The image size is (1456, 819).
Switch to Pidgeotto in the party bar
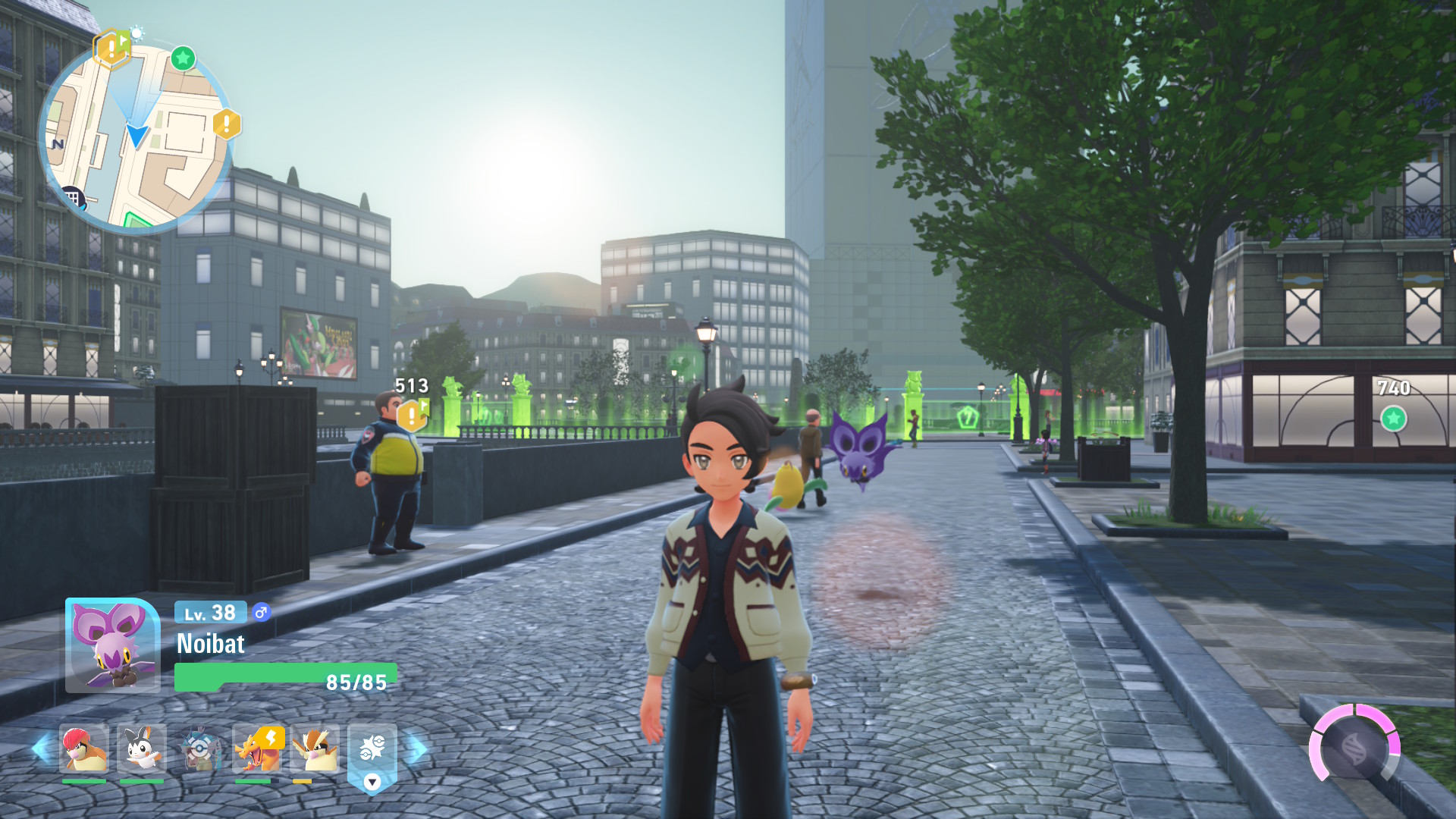pyautogui.click(x=84, y=749)
